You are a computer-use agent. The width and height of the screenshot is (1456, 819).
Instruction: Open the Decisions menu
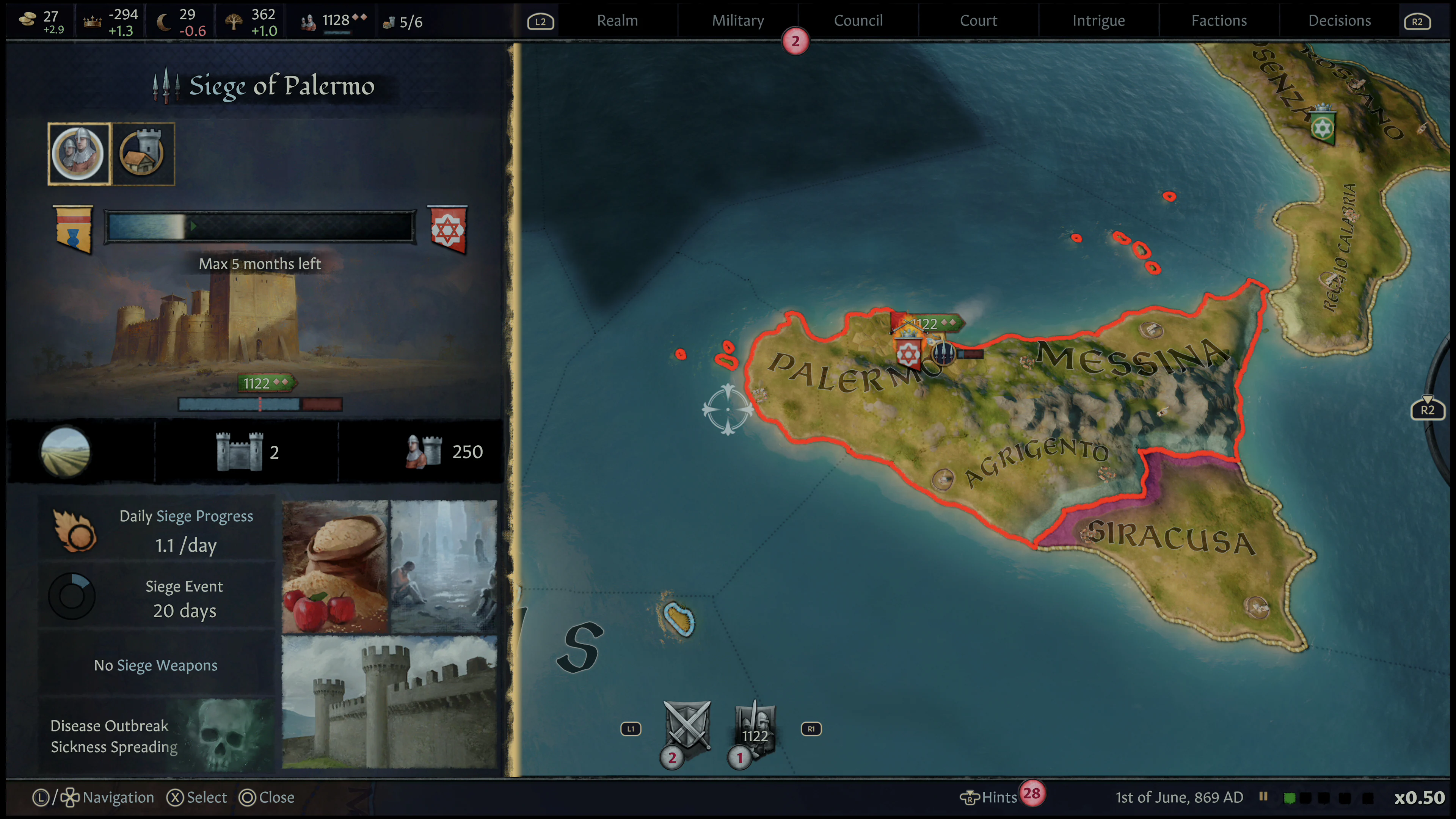pos(1339,20)
